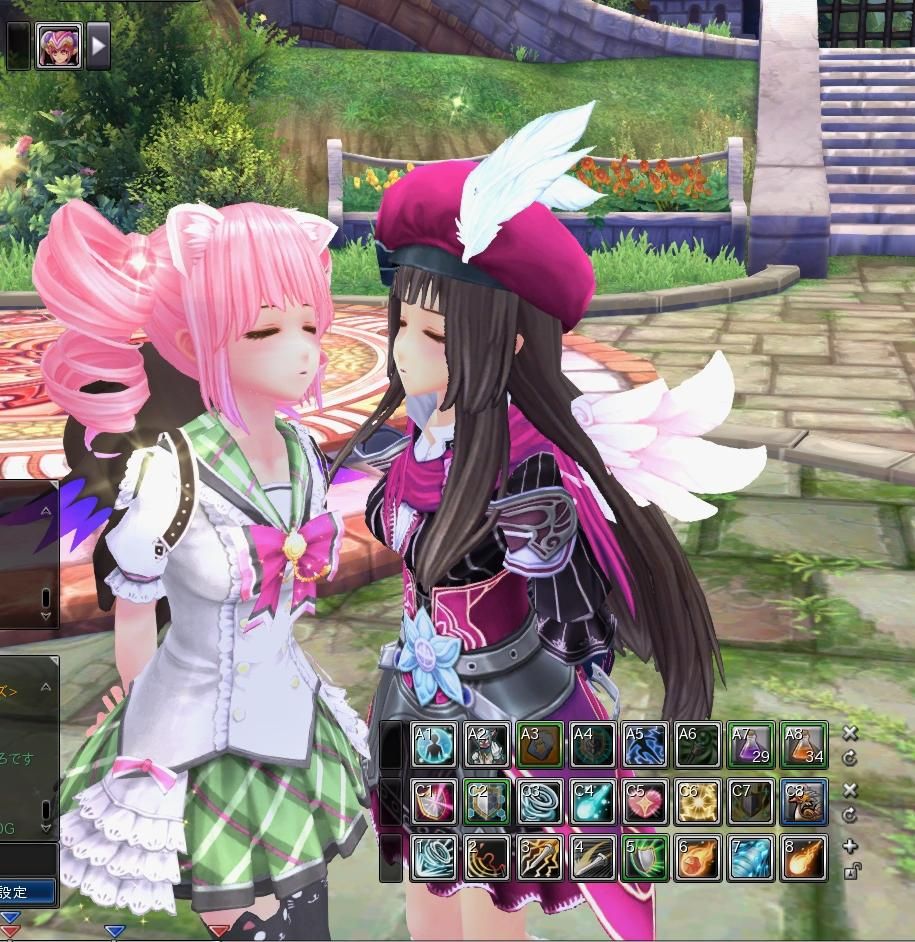Use the purple potion in slot A7

click(751, 745)
